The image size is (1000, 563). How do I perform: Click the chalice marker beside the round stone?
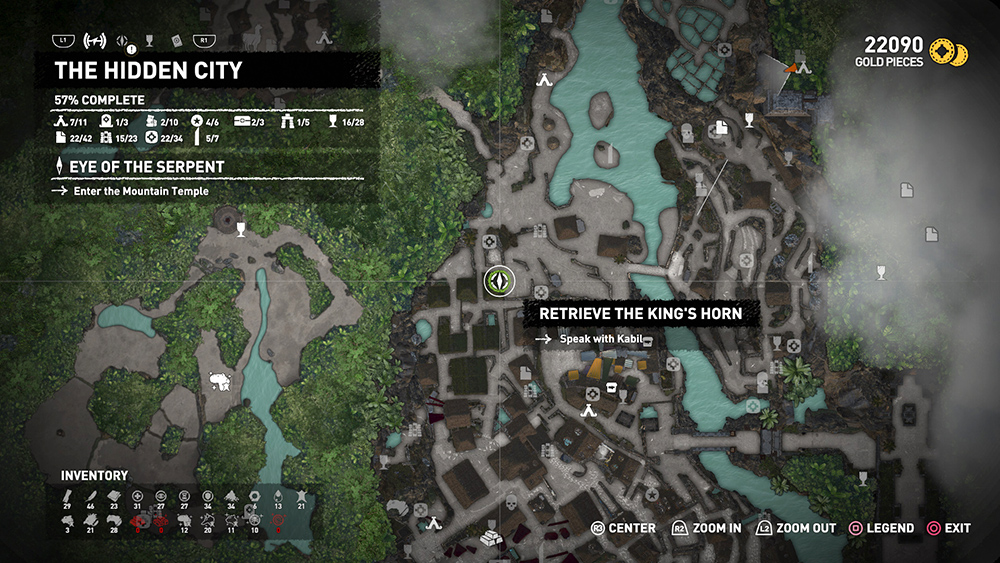[240, 229]
